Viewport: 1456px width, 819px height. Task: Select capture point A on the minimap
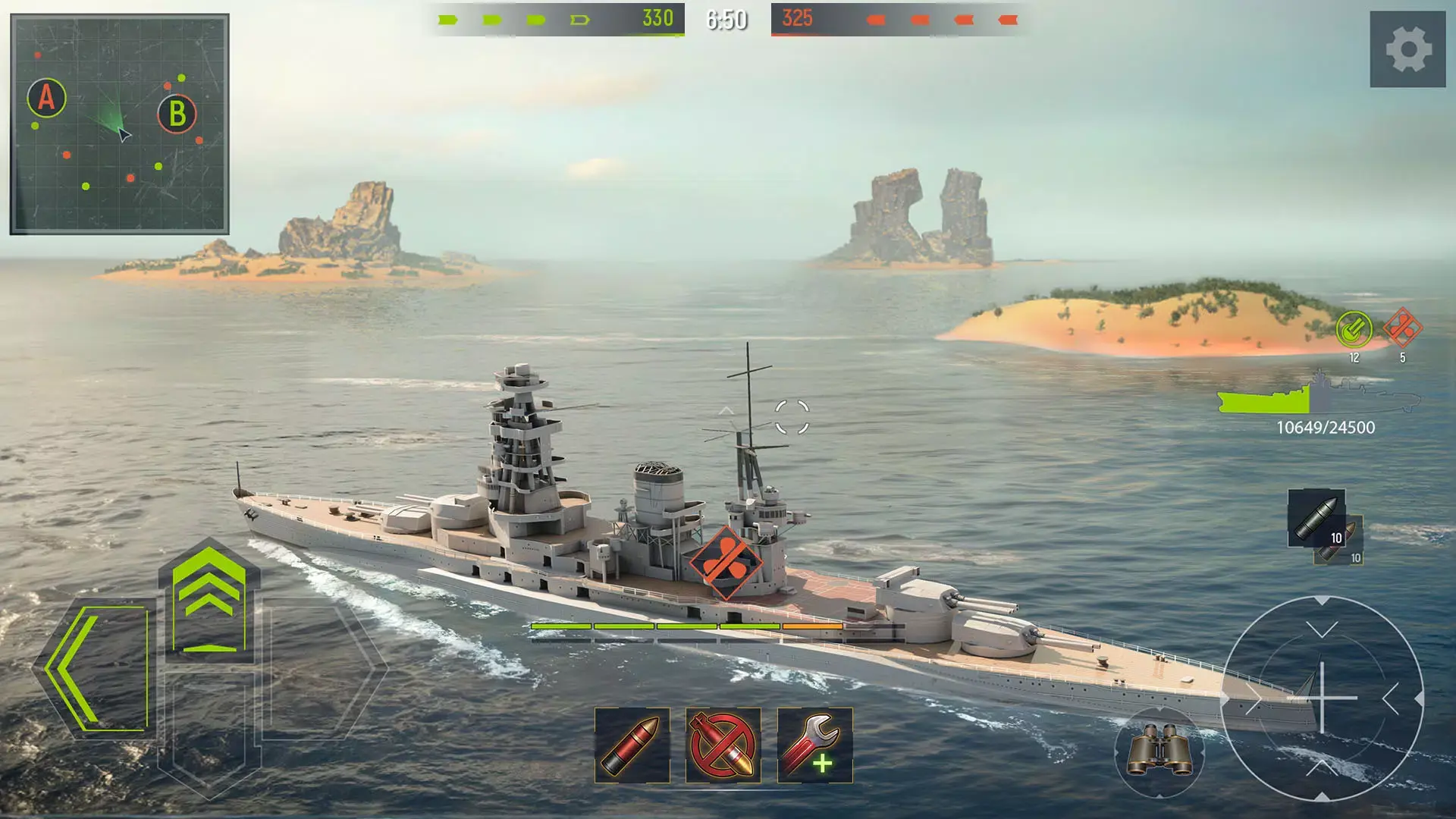tap(45, 97)
